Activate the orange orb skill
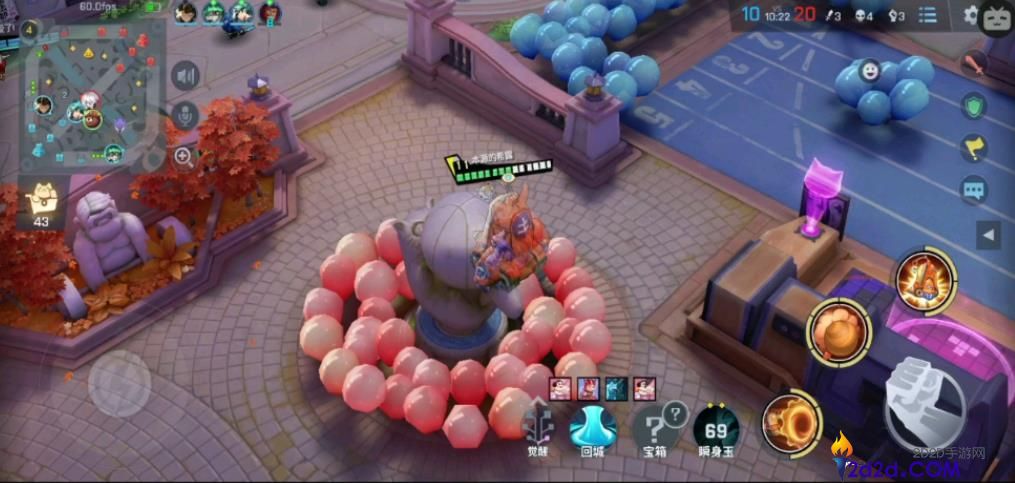Image resolution: width=1015 pixels, height=483 pixels. point(839,332)
